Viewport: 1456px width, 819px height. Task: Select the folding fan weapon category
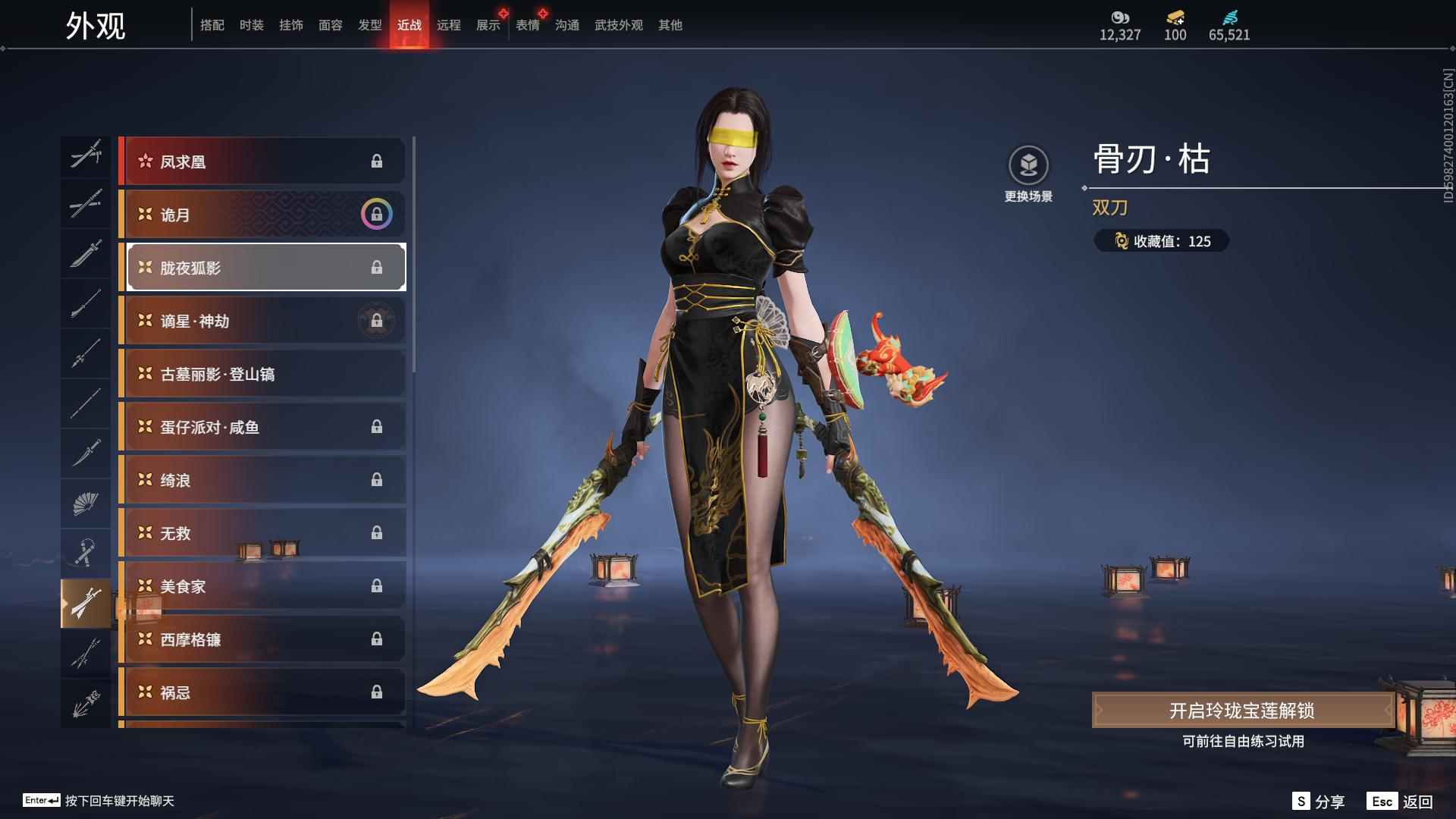tap(85, 503)
